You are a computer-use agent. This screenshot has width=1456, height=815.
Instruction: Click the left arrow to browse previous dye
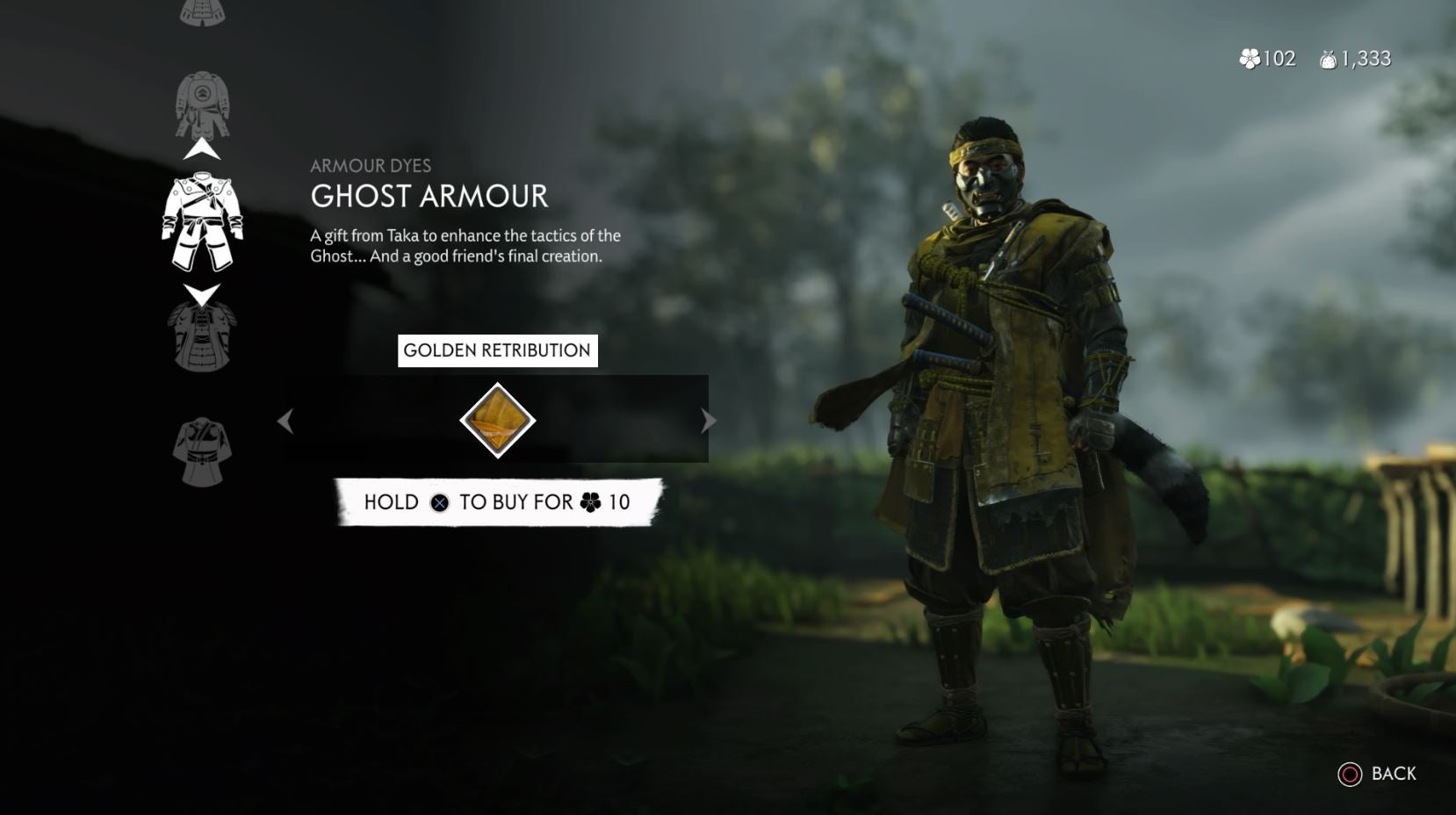pyautogui.click(x=287, y=422)
